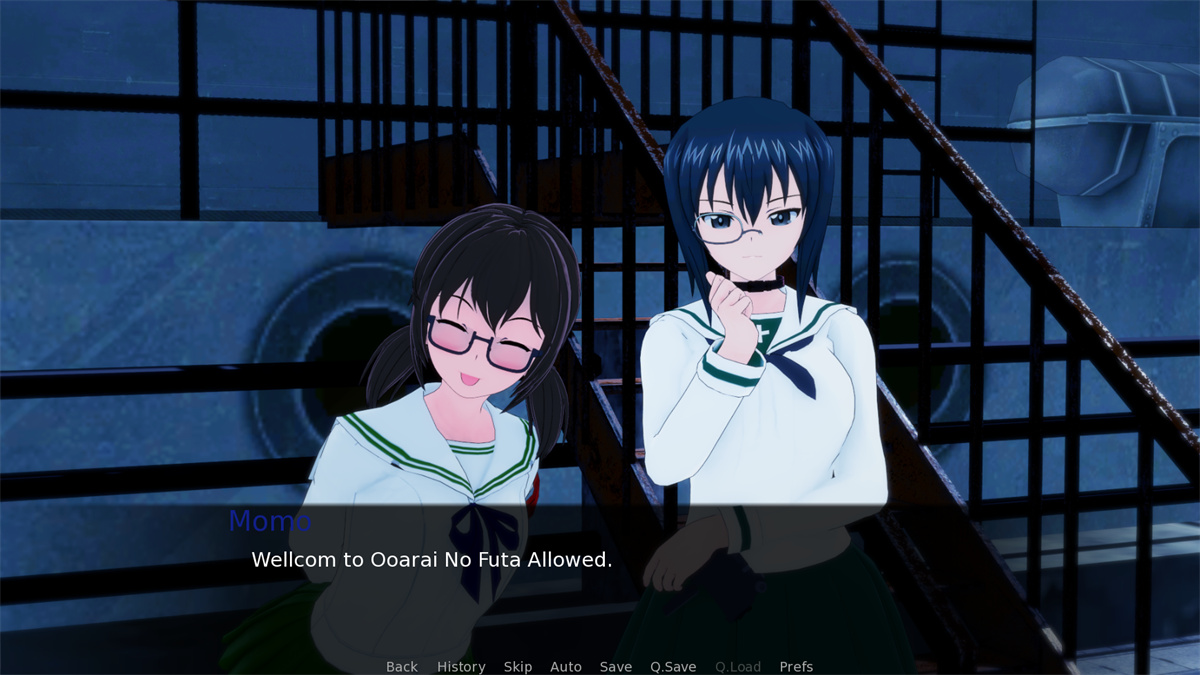Go back to previous dialogue line
This screenshot has height=675, width=1200.
pyautogui.click(x=402, y=667)
